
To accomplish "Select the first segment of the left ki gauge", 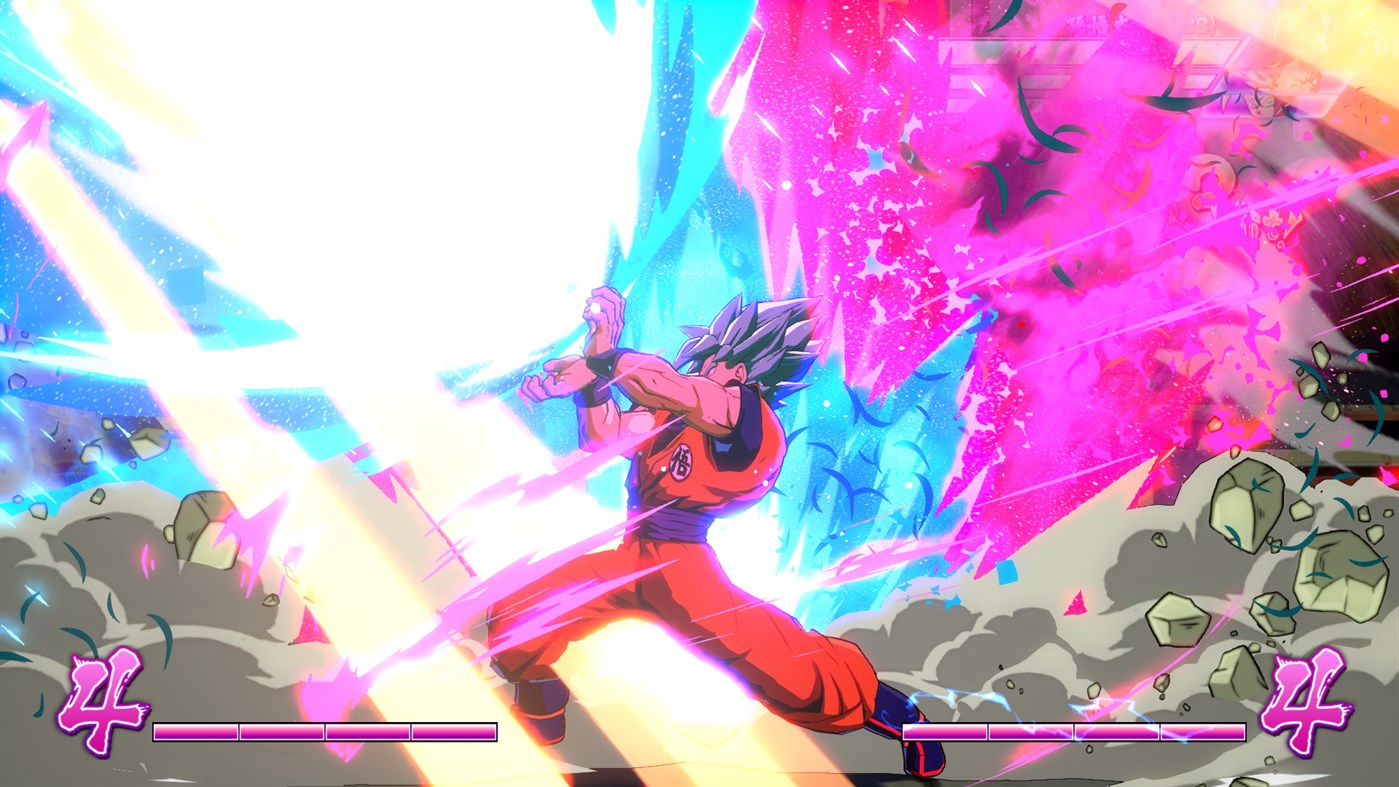I will pyautogui.click(x=195, y=732).
